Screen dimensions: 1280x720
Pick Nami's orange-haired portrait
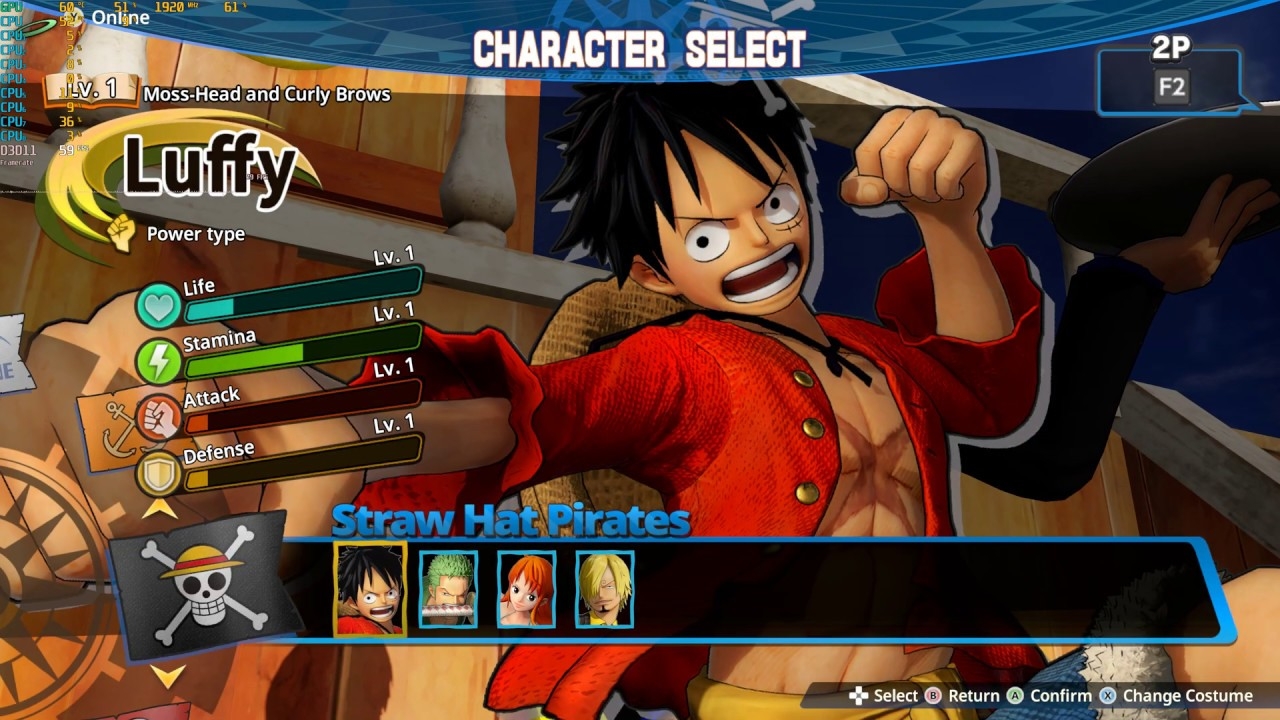526,589
